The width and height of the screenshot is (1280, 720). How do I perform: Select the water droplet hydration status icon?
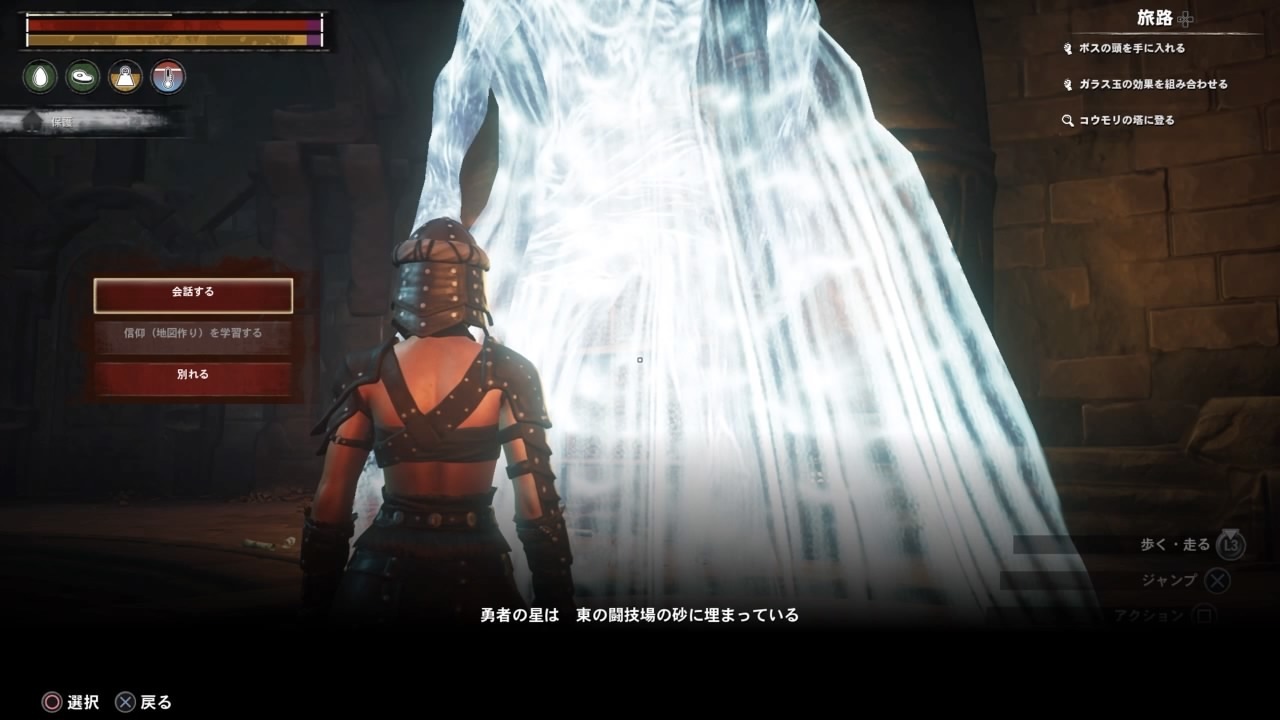[39, 76]
